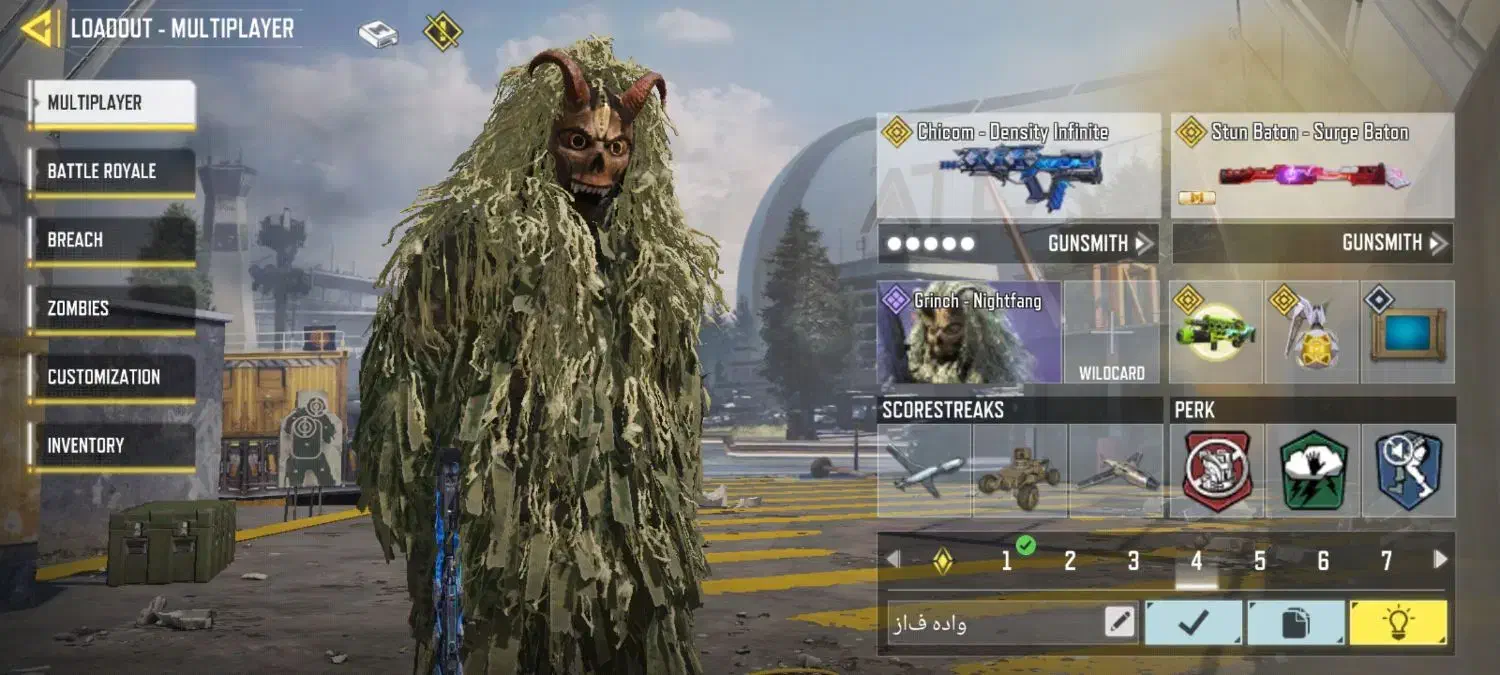The height and width of the screenshot is (675, 1500).
Task: Open the Breach loadout tab
Action: (x=111, y=240)
